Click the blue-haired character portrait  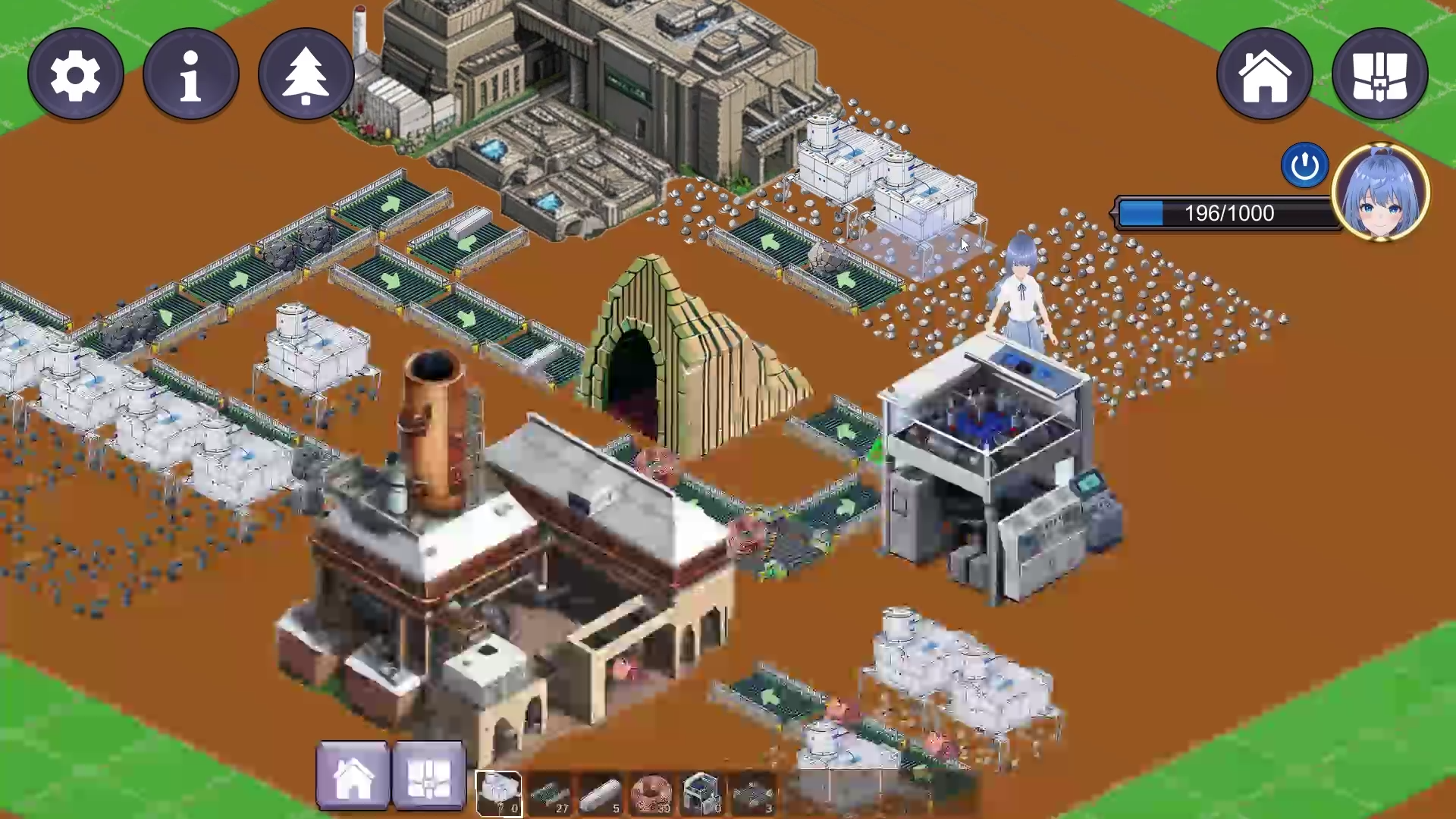pyautogui.click(x=1380, y=191)
